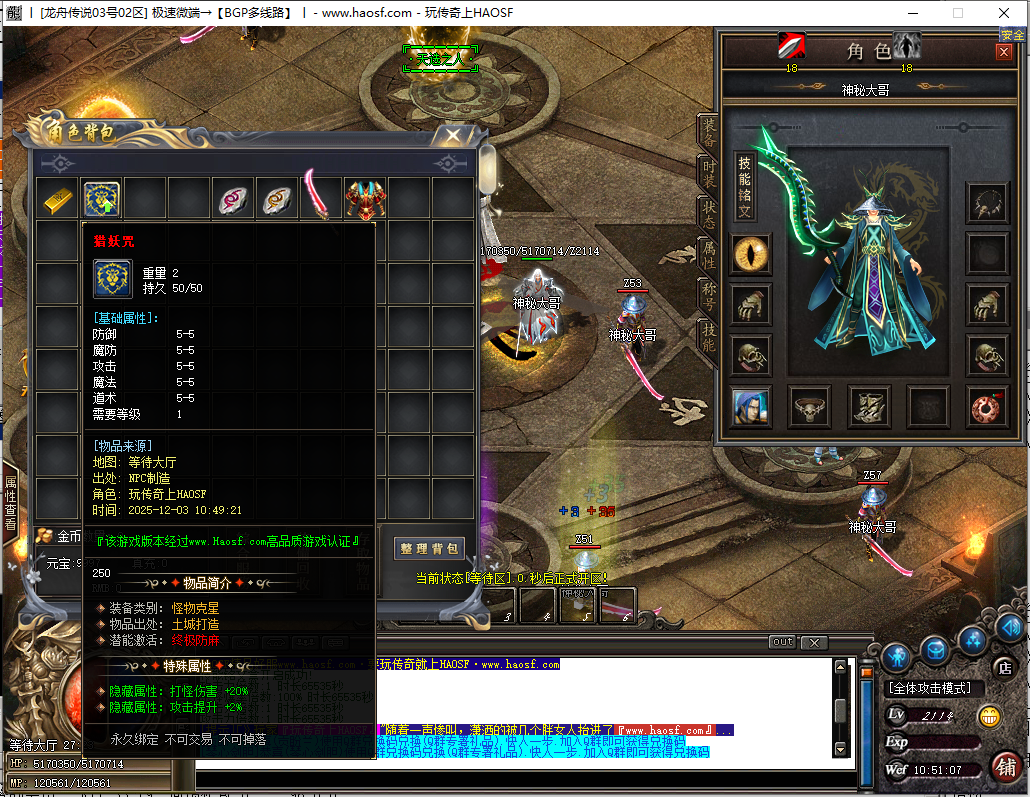The height and width of the screenshot is (797, 1030).
Task: Select the blue-haired portrait equipment slot
Action: 750,407
